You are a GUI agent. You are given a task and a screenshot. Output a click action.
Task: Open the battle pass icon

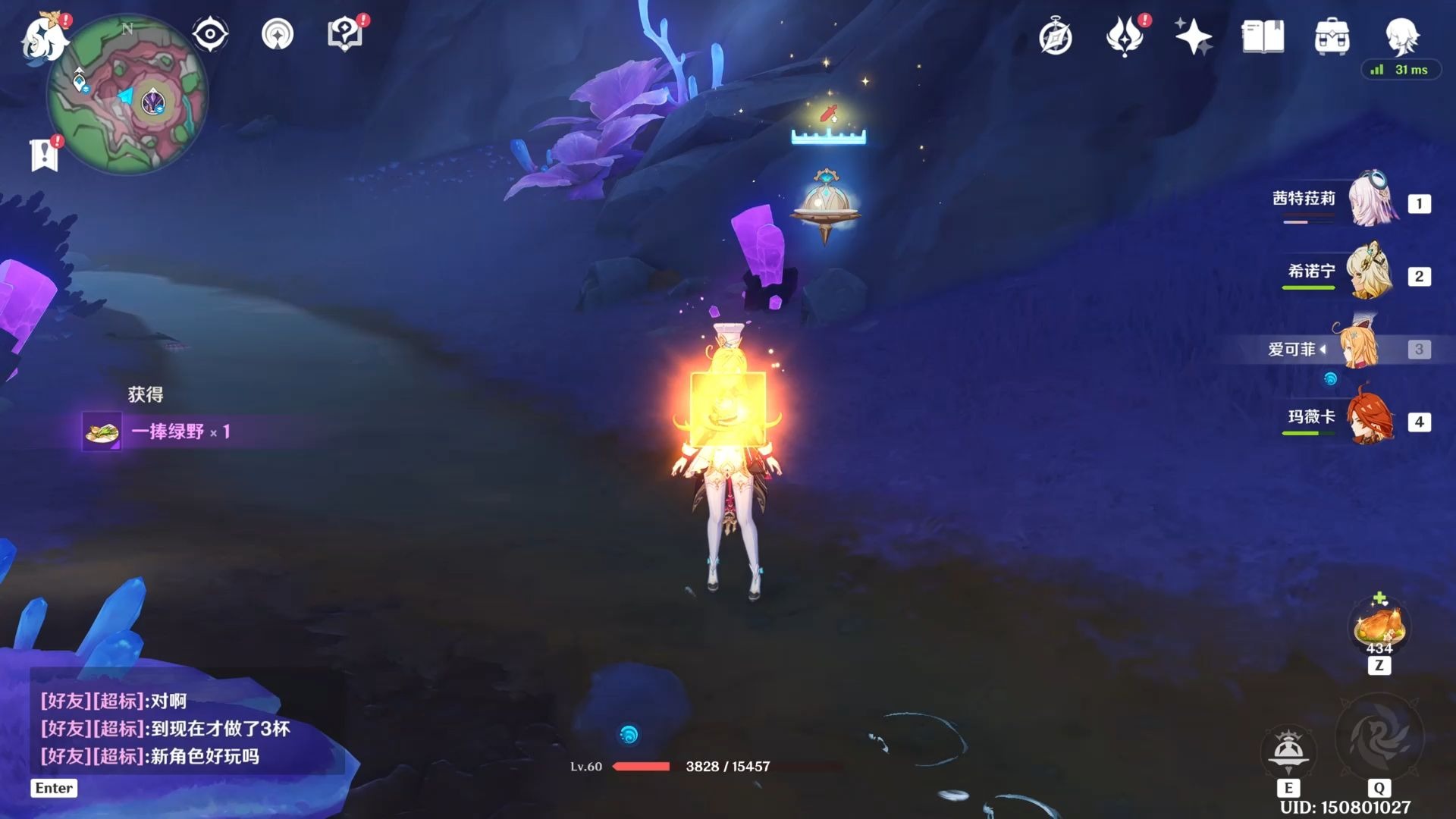1125,36
